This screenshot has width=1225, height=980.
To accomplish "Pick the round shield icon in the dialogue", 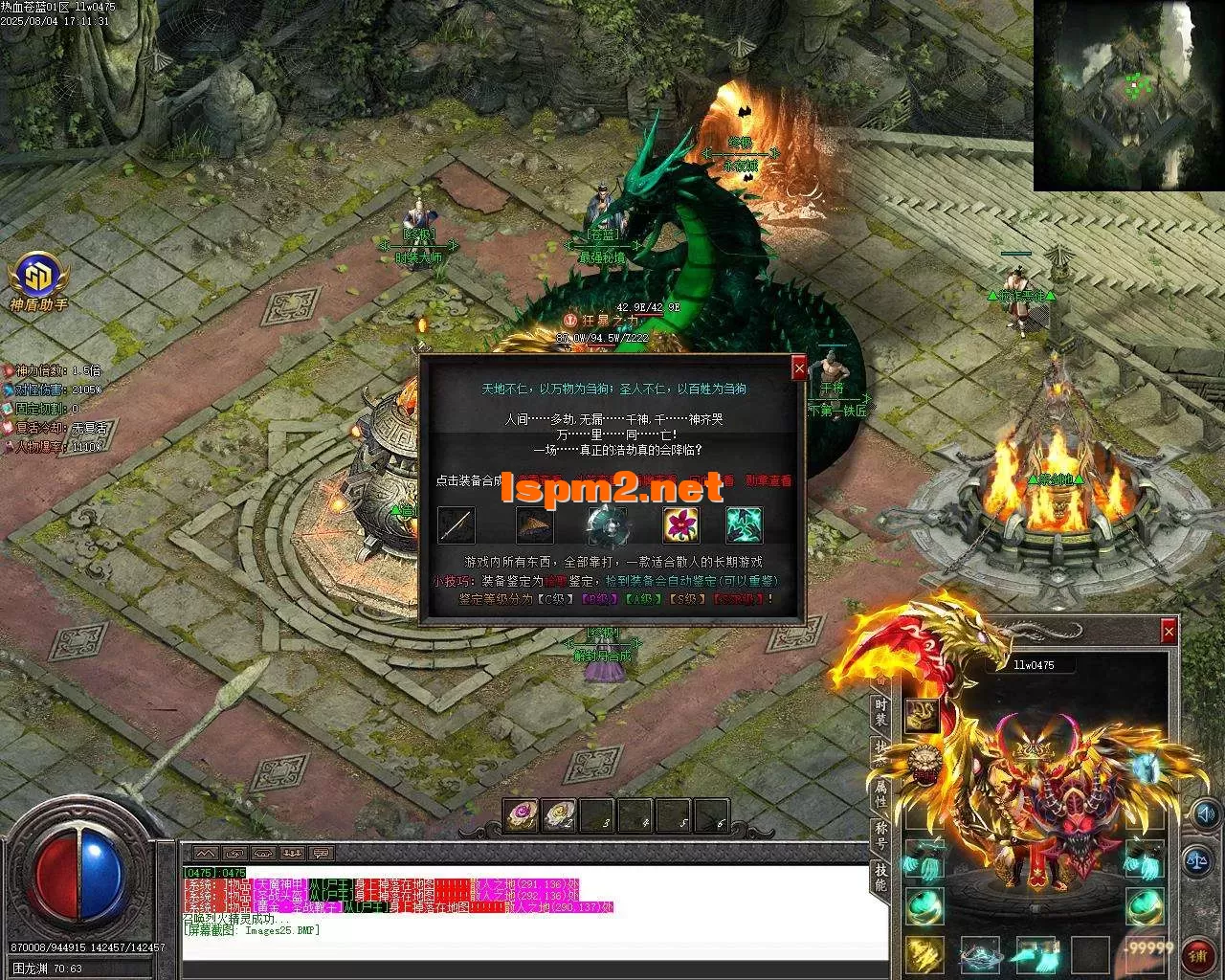I will point(607,525).
